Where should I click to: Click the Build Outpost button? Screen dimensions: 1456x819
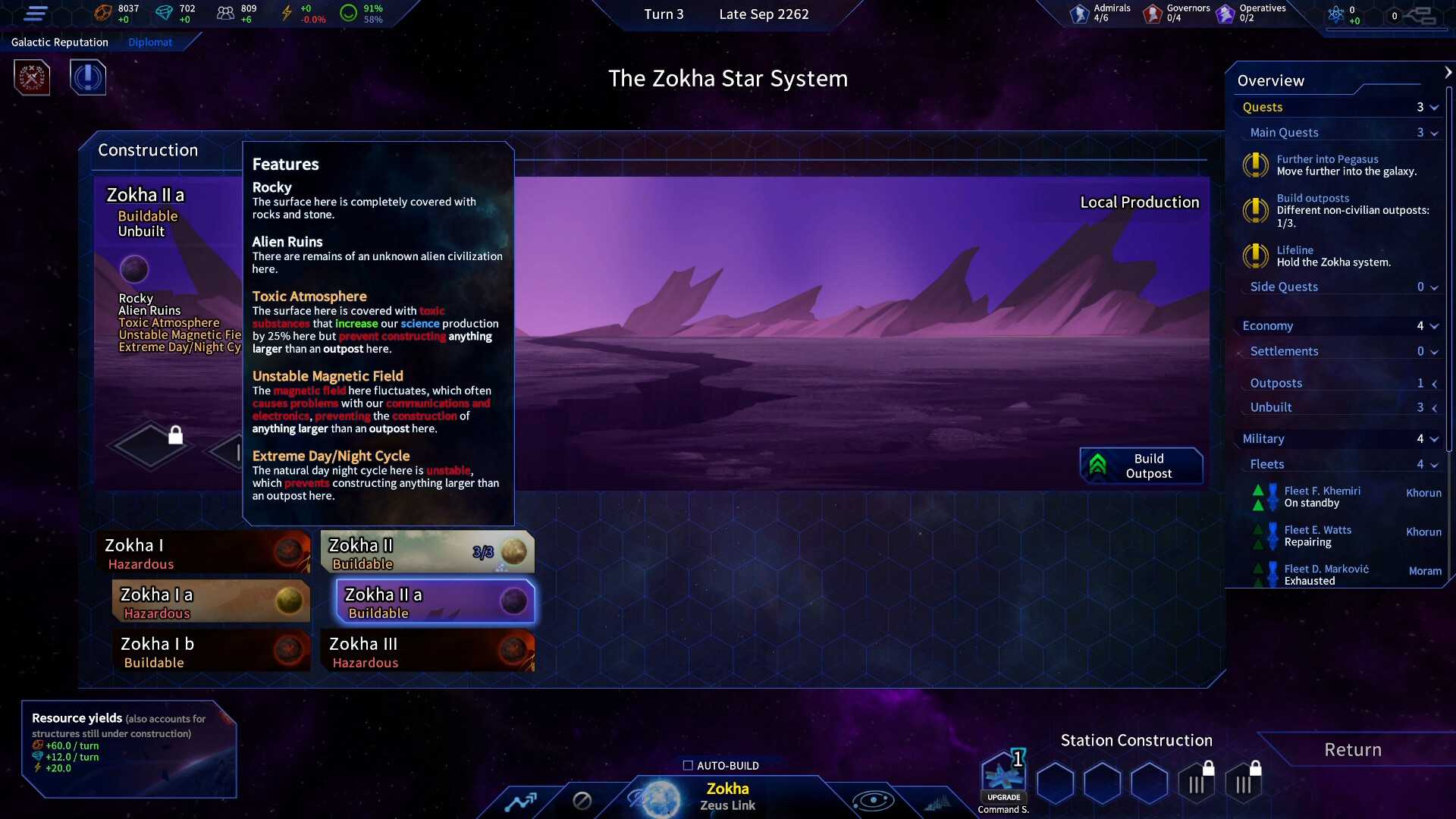click(1141, 465)
